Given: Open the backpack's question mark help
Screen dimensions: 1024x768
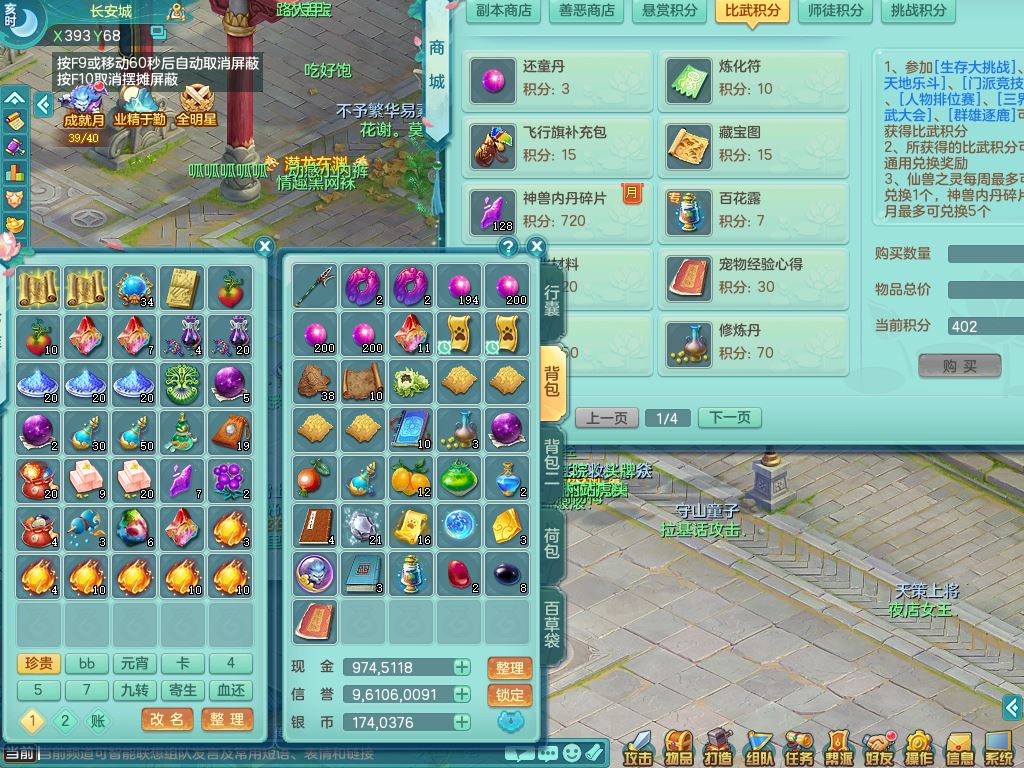Looking at the screenshot, I should [x=508, y=247].
